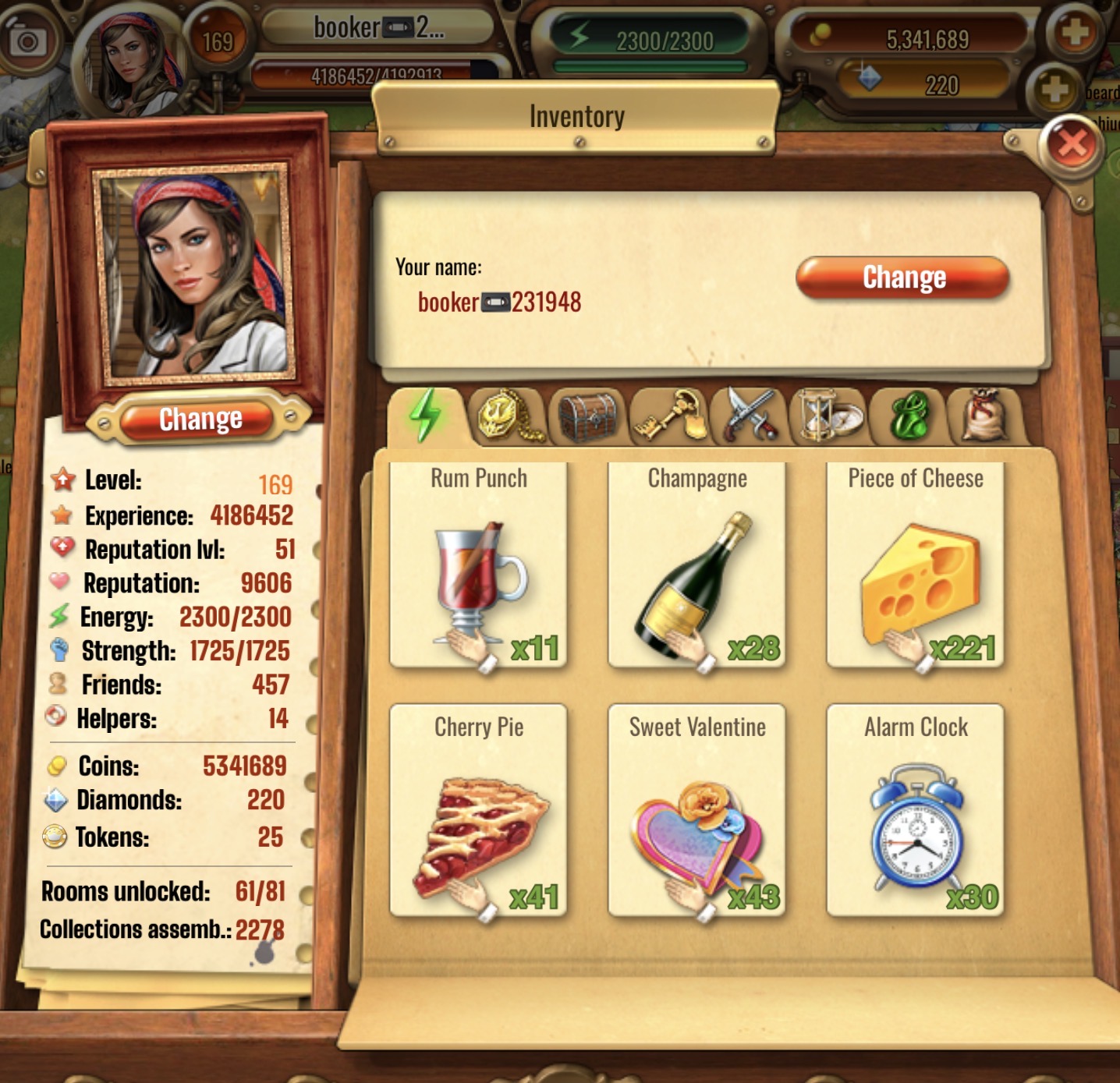Select the Rum Punch item
This screenshot has height=1083, width=1120.
click(x=479, y=565)
